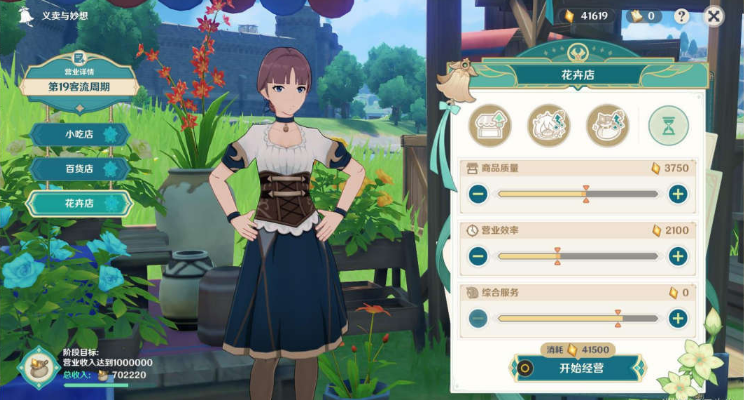
Task: Select the treasure chest round icon
Action: (x=491, y=125)
